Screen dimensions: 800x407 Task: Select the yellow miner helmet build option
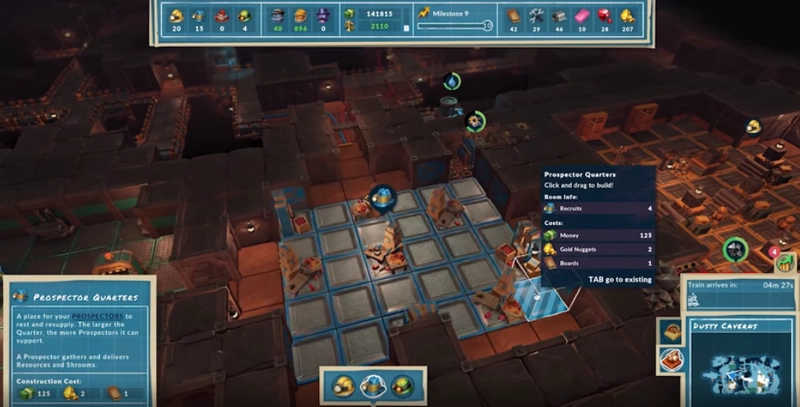[344, 385]
